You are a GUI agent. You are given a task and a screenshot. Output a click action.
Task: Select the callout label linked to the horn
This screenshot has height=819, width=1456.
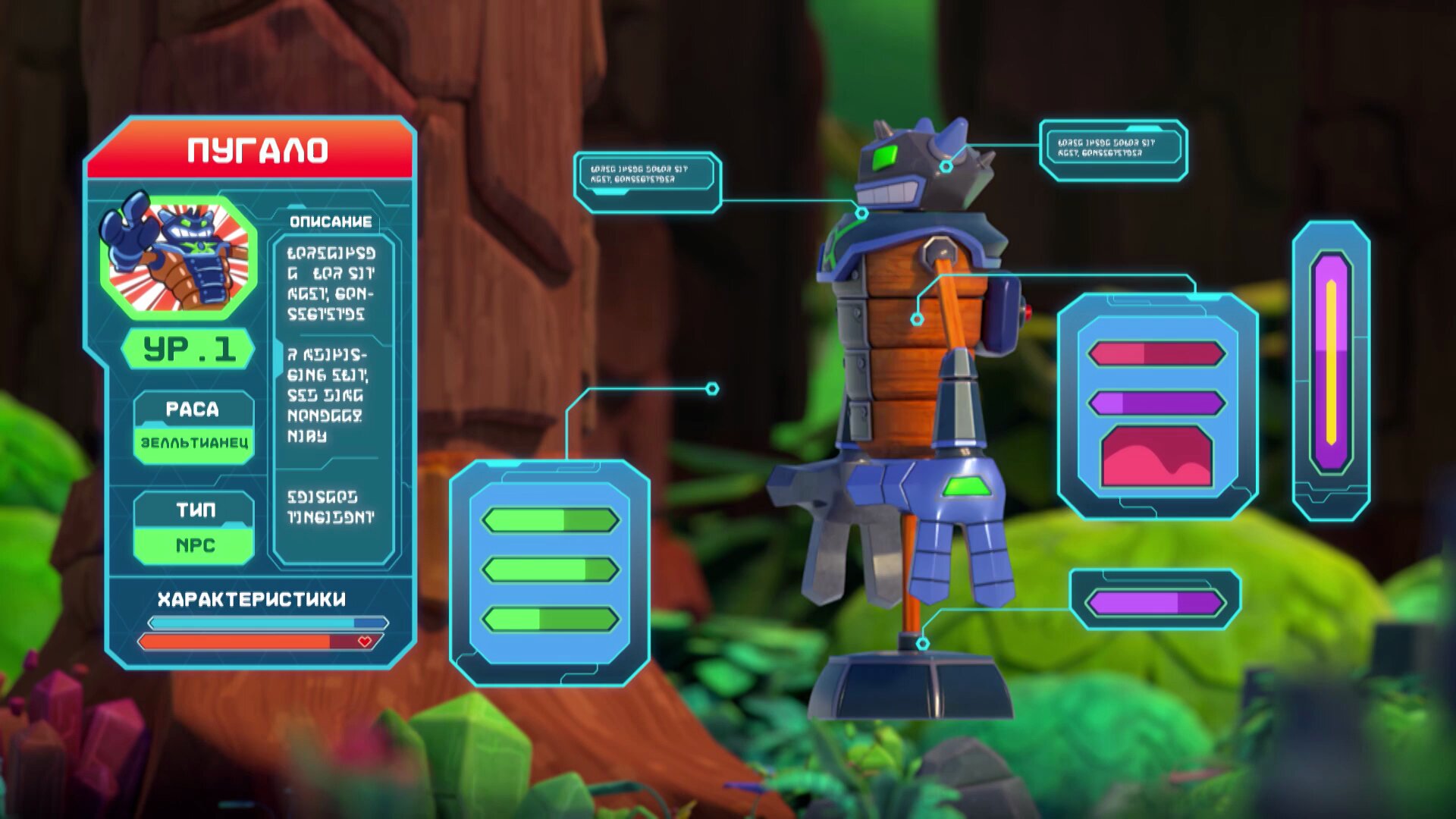coord(1112,149)
